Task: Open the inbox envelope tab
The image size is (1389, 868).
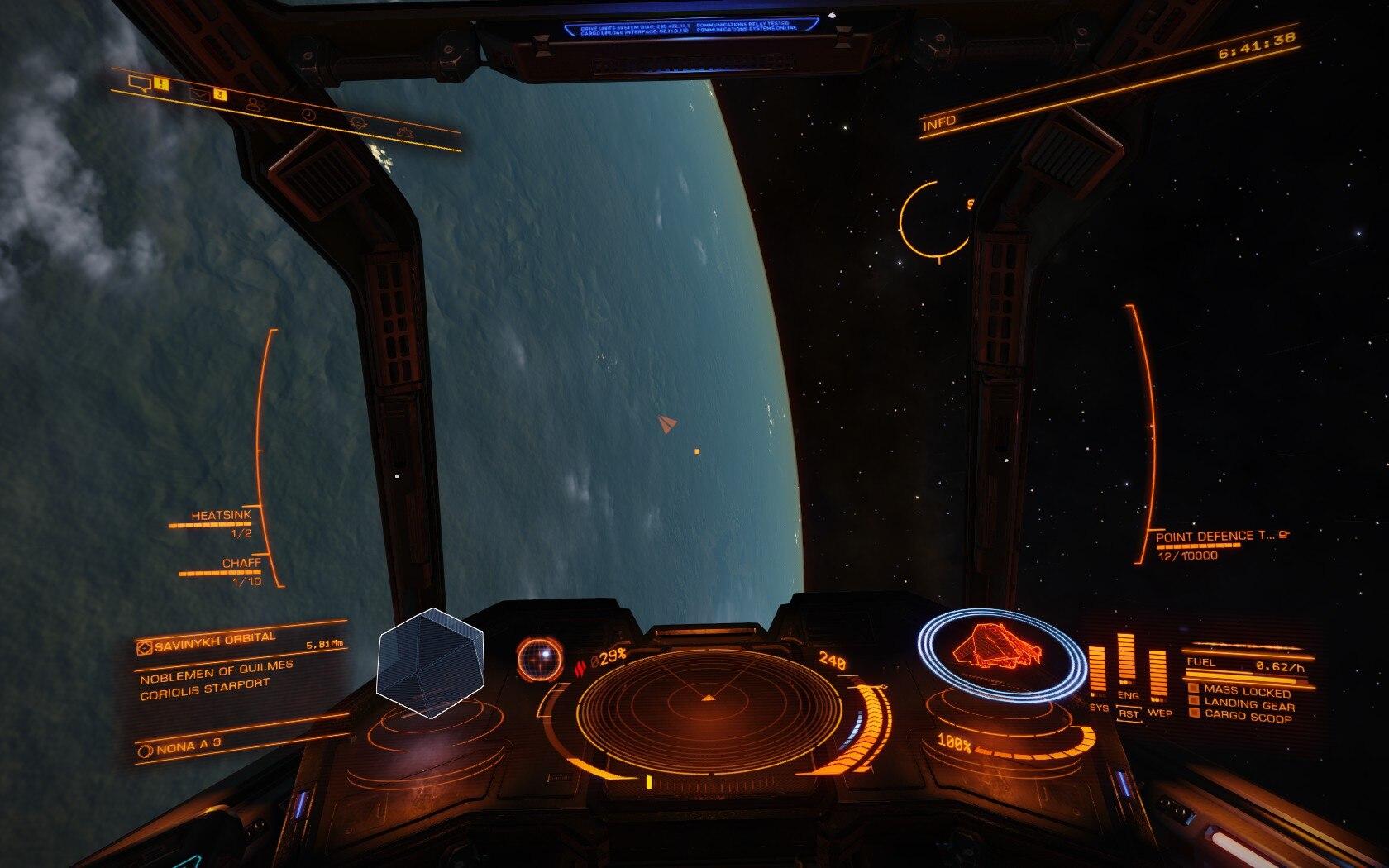Action: pyautogui.click(x=198, y=94)
